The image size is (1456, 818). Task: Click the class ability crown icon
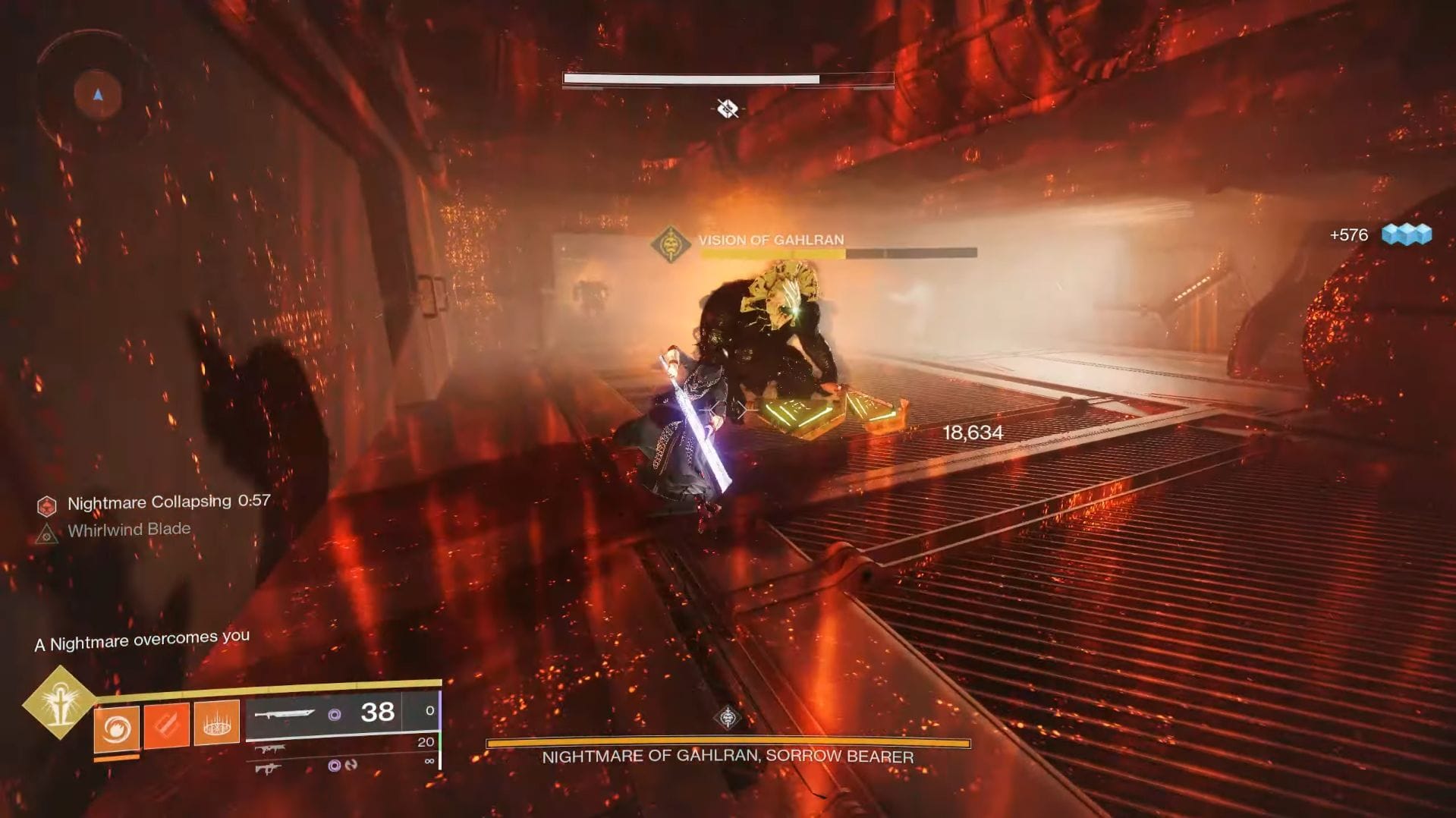tap(218, 723)
